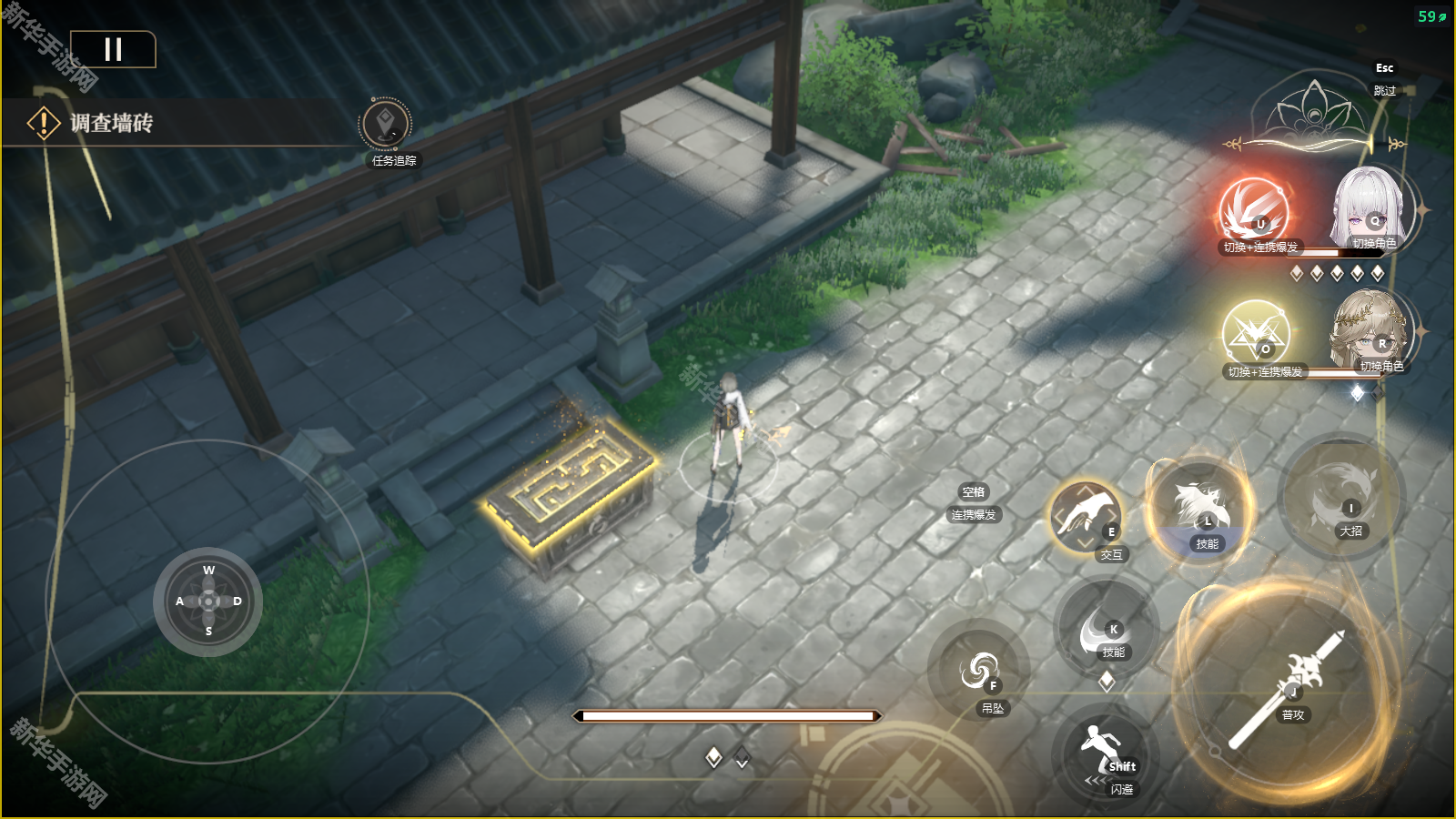Viewport: 1456px width, 819px height.
Task: Unleash the 大招 ultimate ability
Action: (1340, 498)
